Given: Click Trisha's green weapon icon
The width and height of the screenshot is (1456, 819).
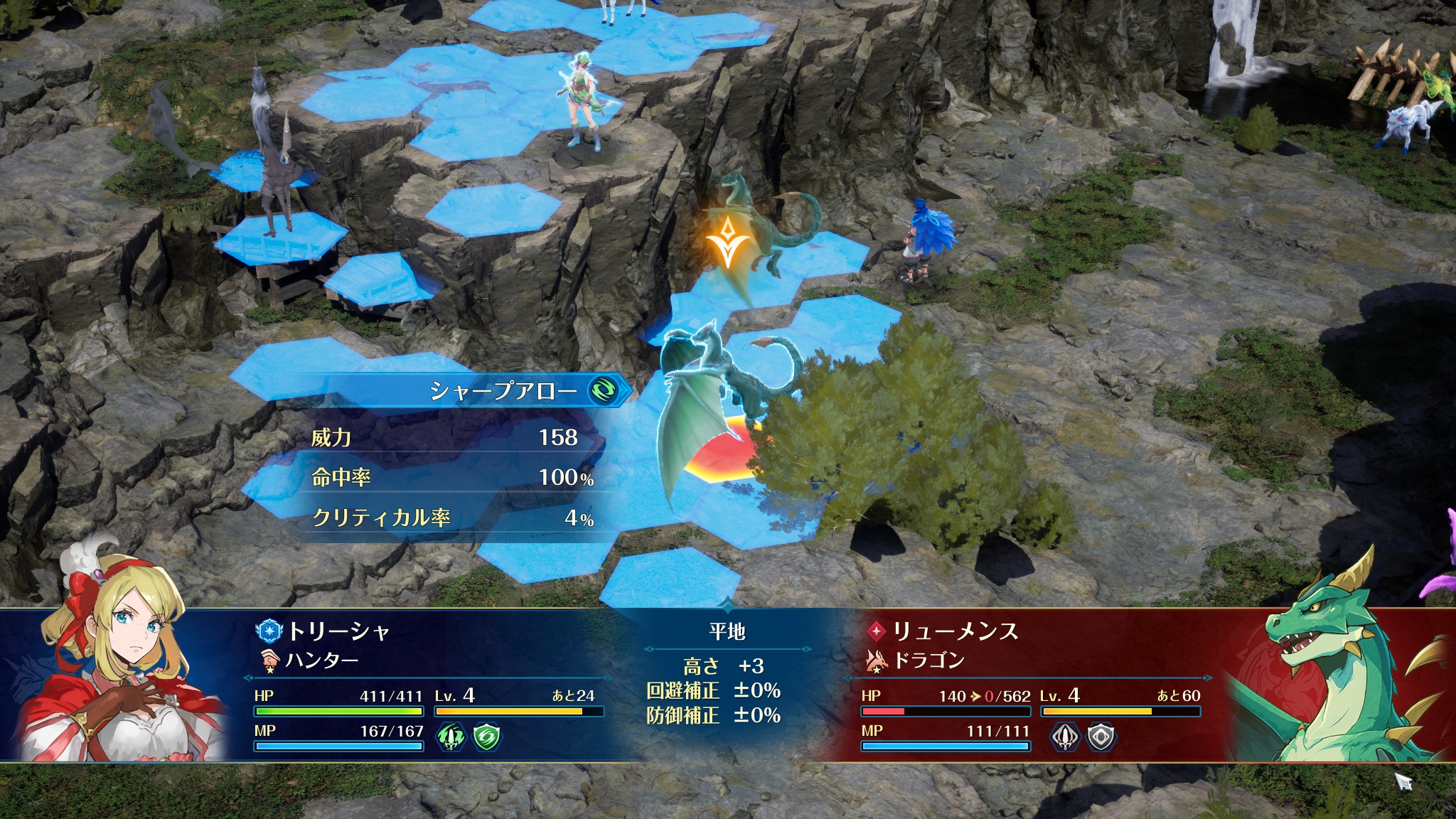Looking at the screenshot, I should [450, 736].
